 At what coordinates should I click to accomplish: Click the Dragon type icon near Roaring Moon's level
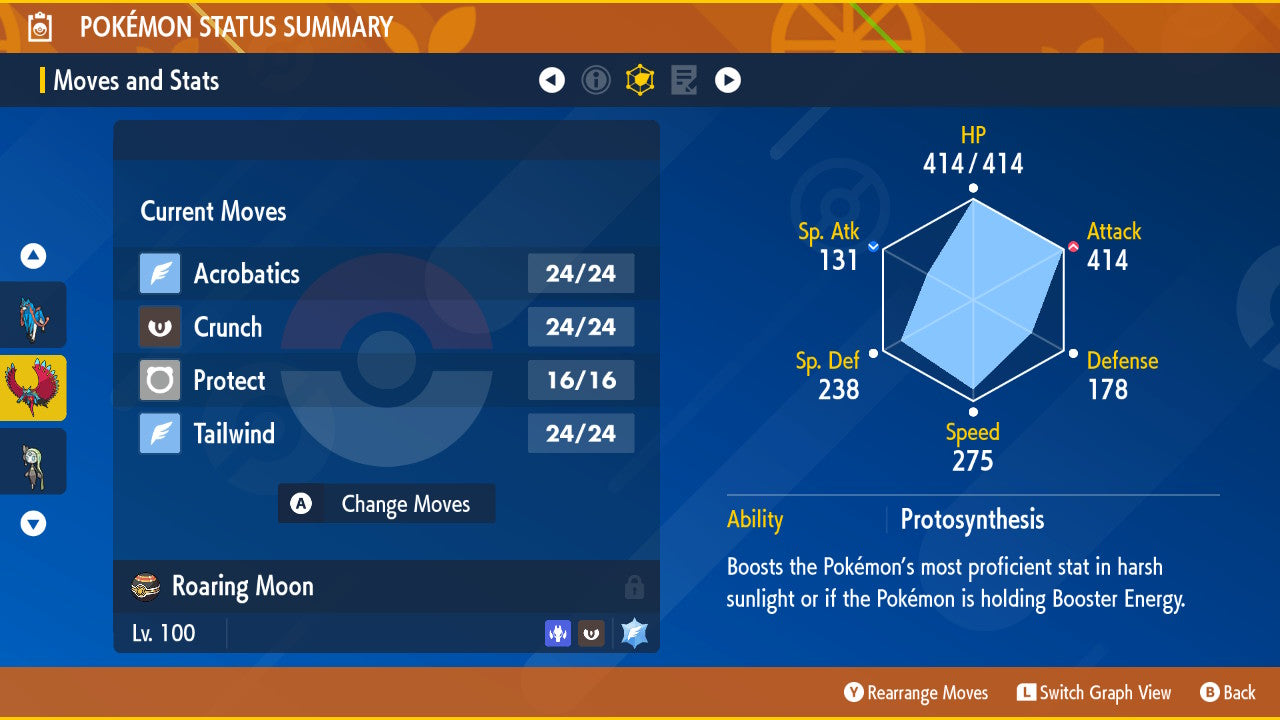click(x=558, y=633)
